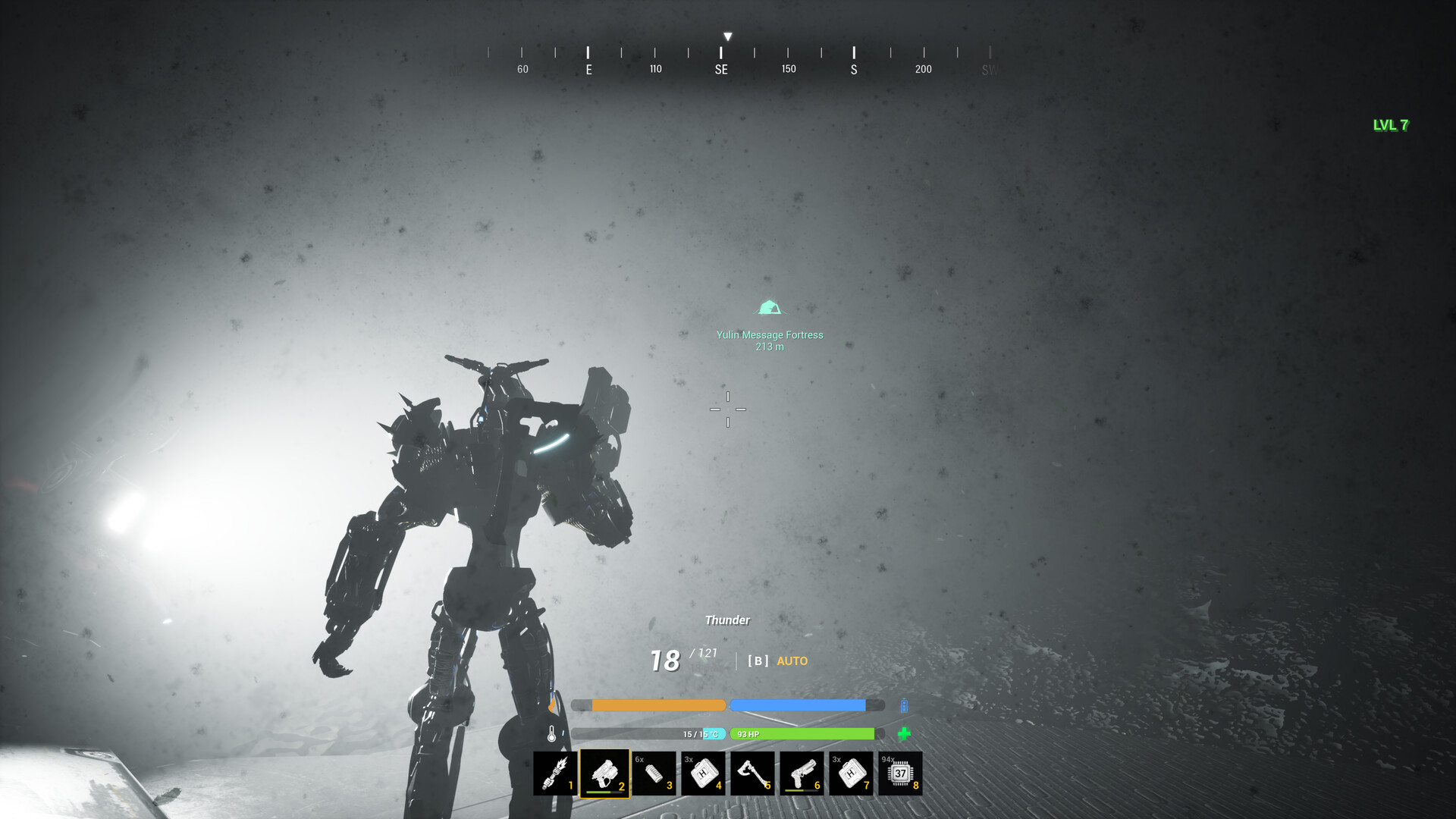Image resolution: width=1456 pixels, height=819 pixels.
Task: Expand the compass heading indicator arrow
Action: point(728,35)
